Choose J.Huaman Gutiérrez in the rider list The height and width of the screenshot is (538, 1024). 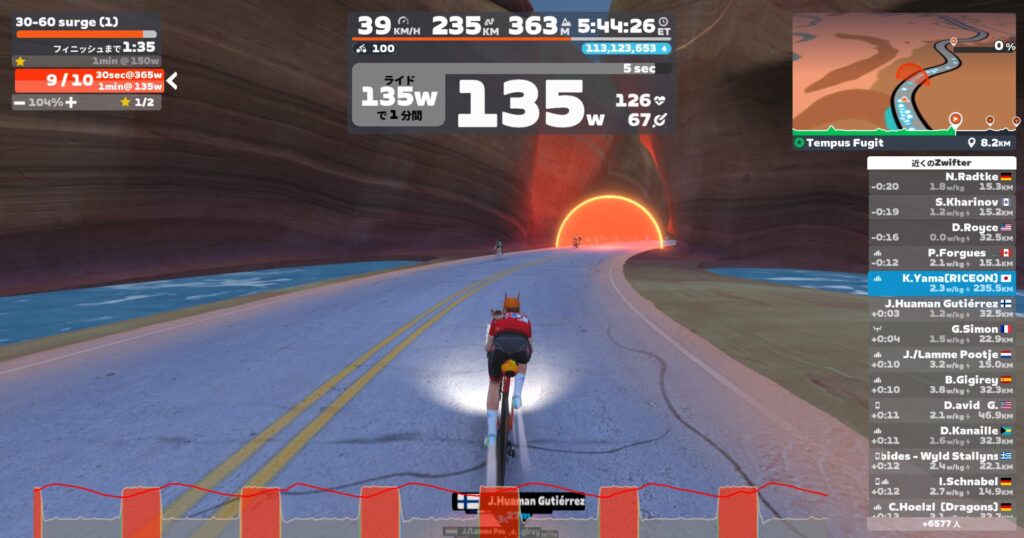click(941, 308)
